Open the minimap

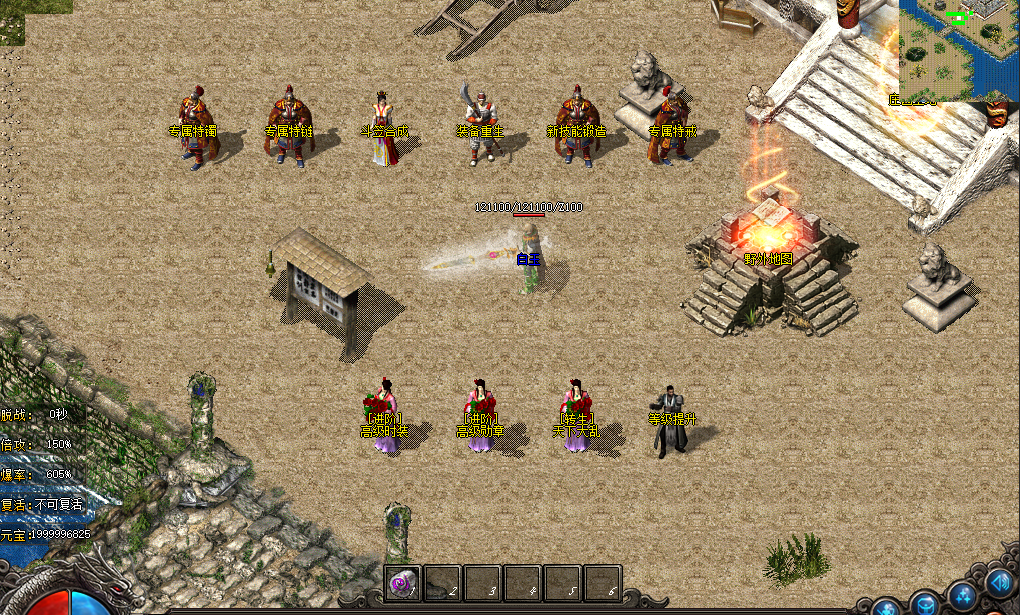(x=958, y=50)
